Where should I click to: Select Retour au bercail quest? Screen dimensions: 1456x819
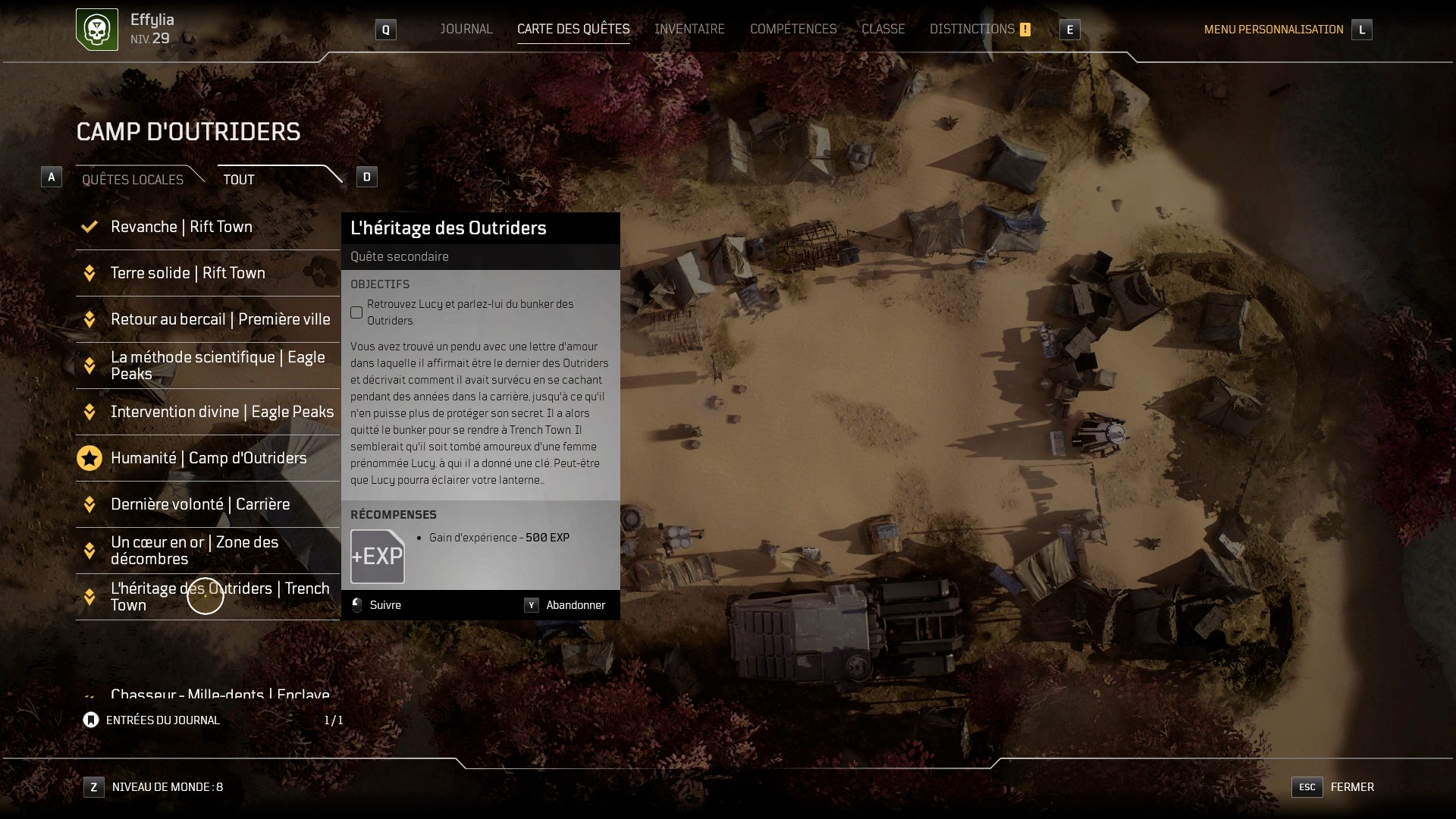pyautogui.click(x=220, y=319)
